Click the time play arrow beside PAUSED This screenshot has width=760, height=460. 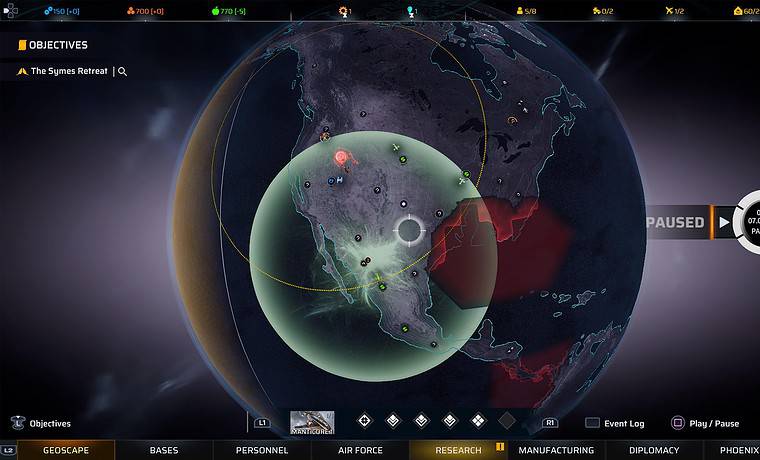pyautogui.click(x=724, y=222)
